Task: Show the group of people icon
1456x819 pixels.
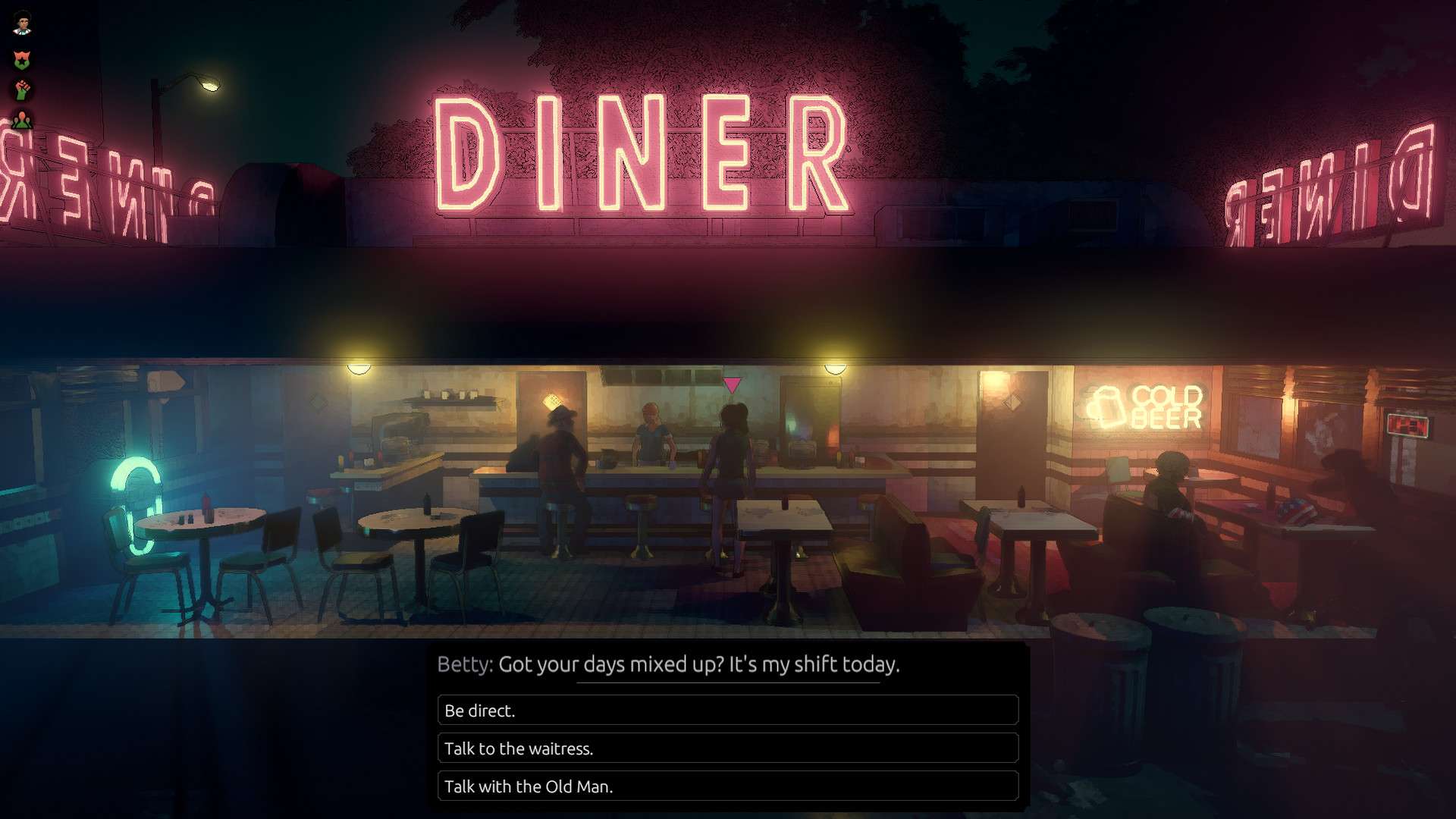Action: 23,120
